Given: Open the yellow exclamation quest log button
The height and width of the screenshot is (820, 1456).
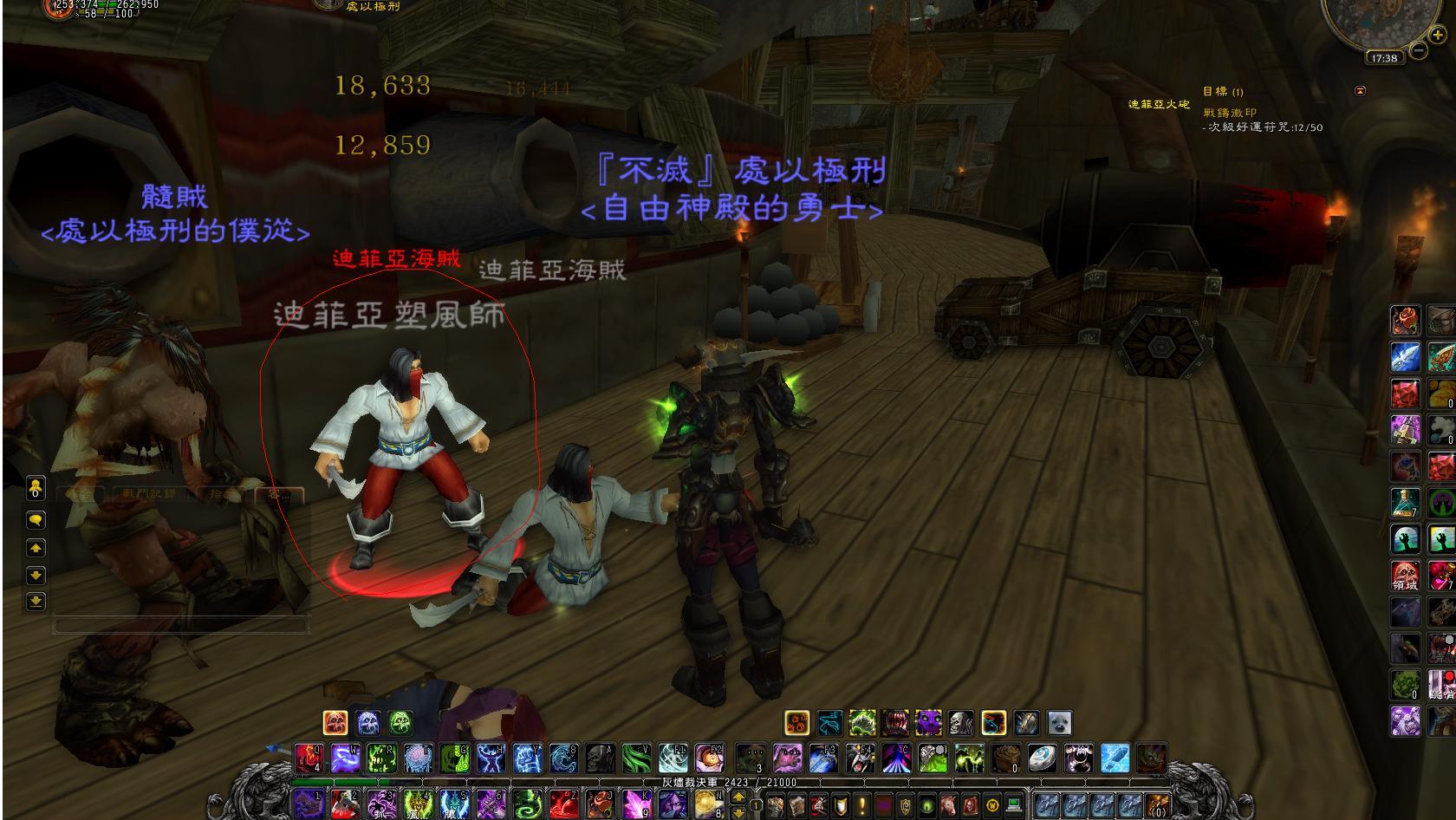Looking at the screenshot, I should pos(862,805).
